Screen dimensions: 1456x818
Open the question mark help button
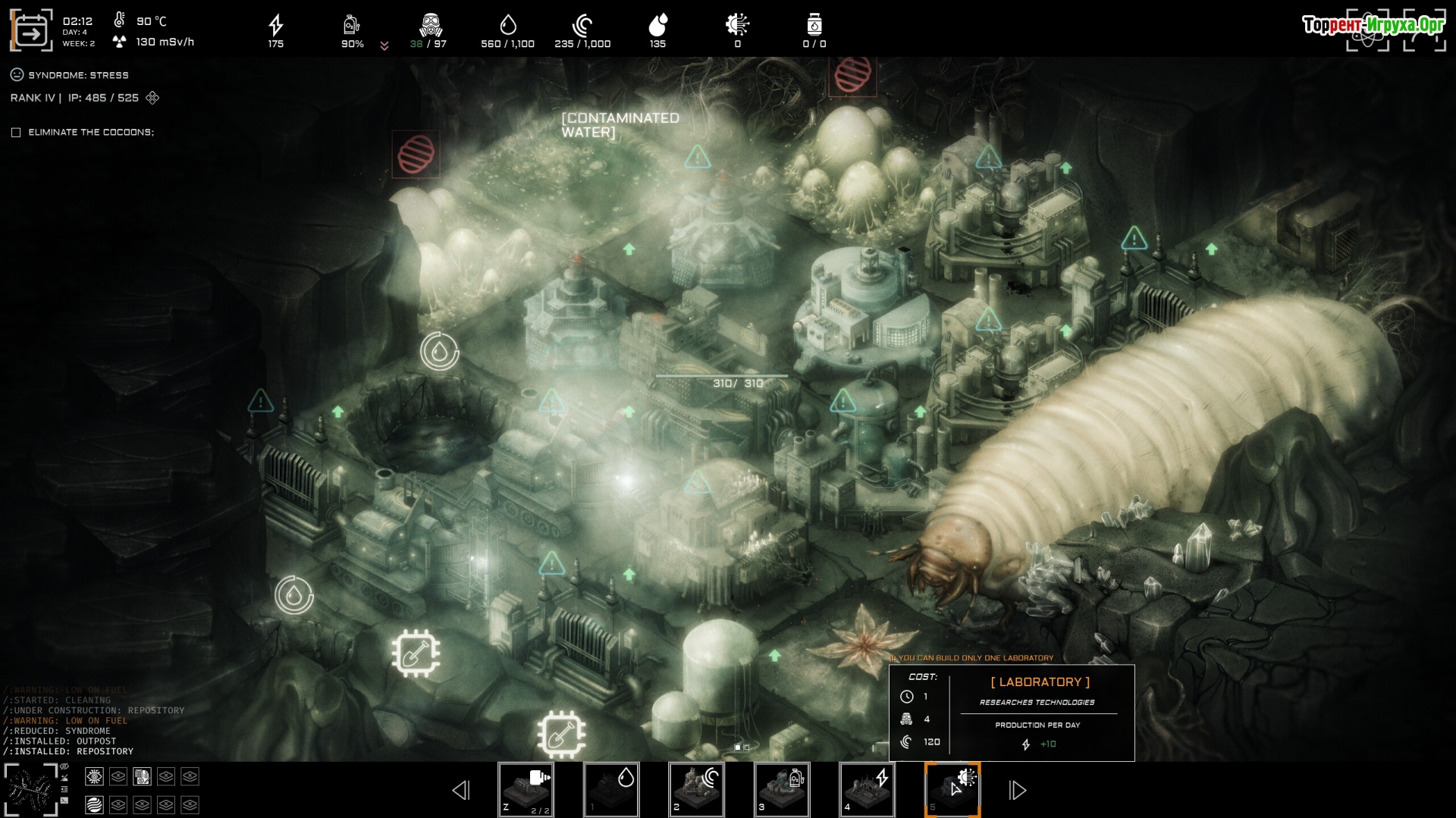(1424, 32)
